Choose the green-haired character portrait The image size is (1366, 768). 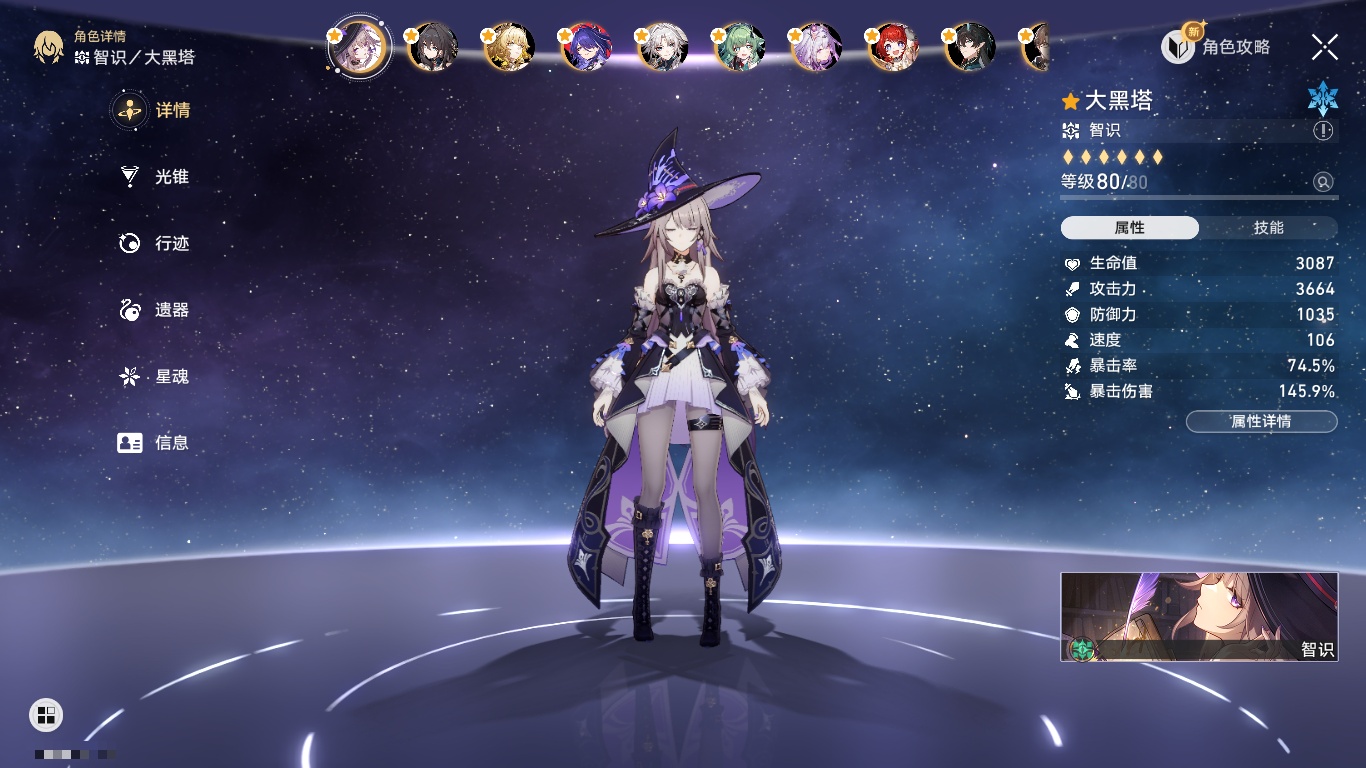point(740,47)
